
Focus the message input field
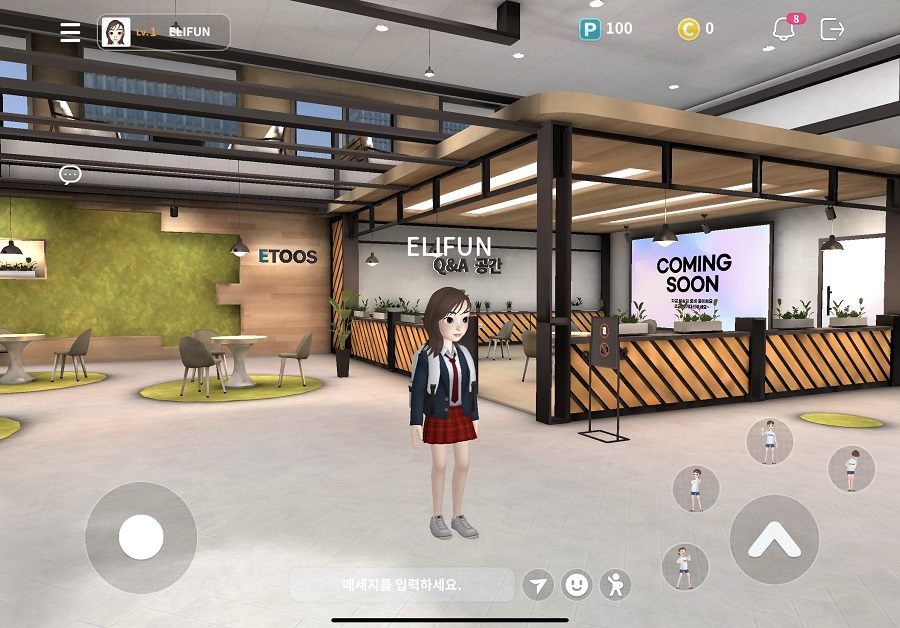(x=402, y=584)
